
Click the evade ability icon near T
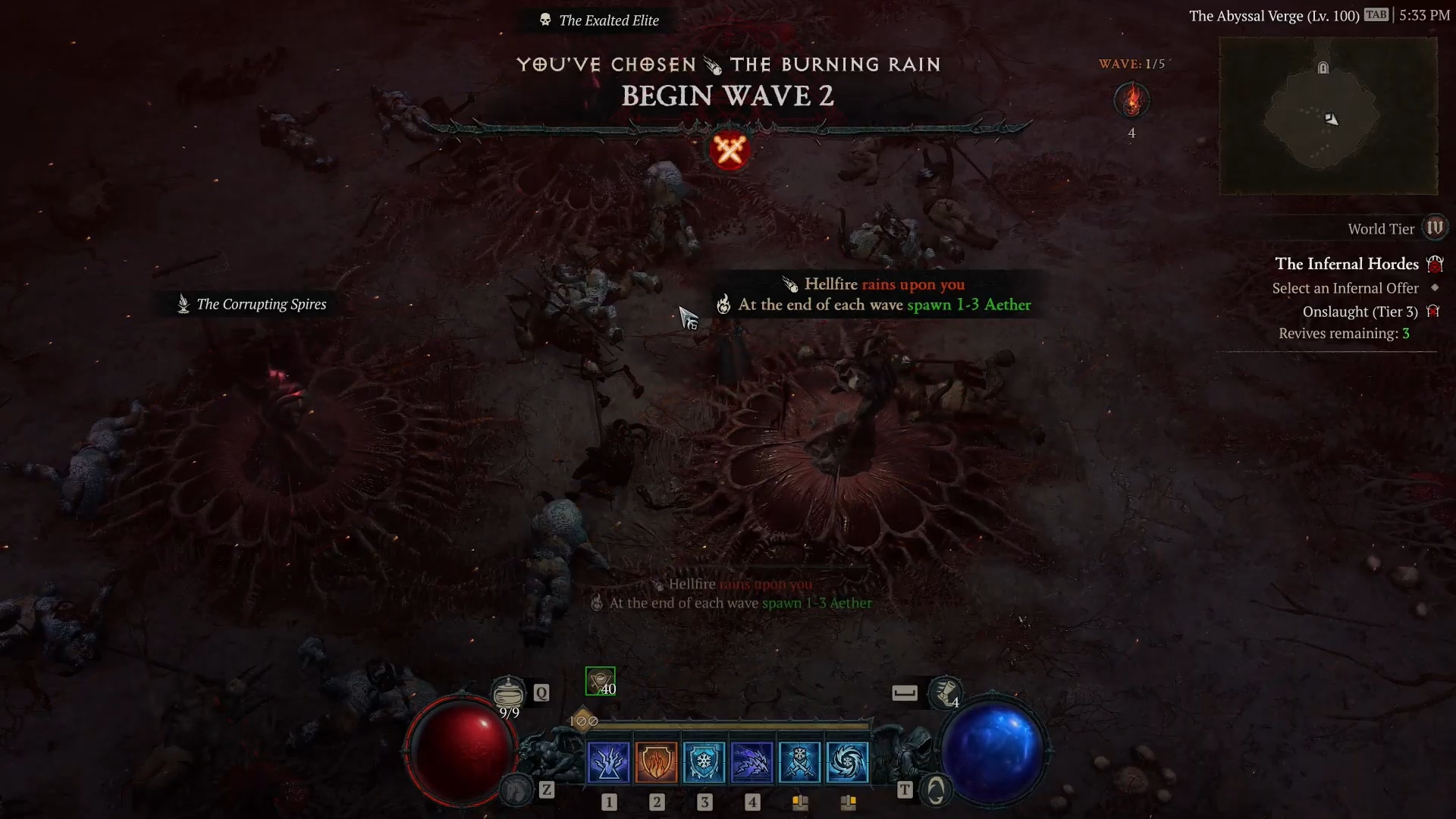[x=937, y=789]
